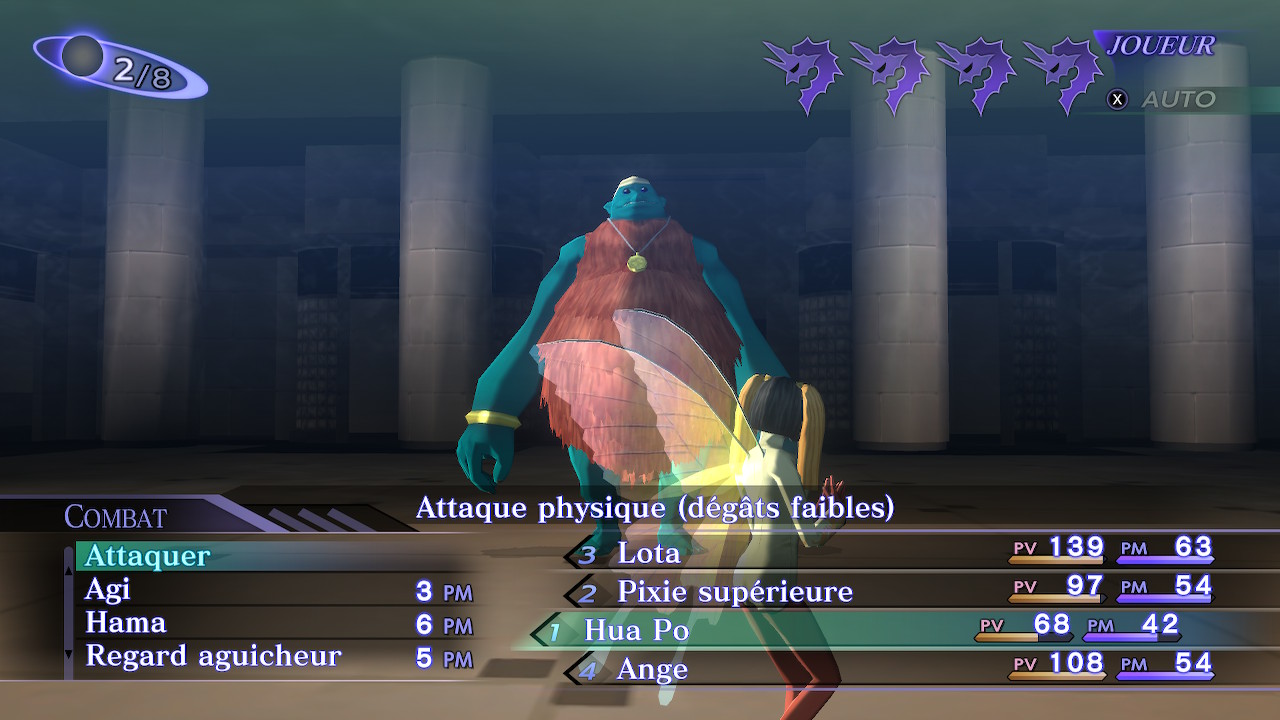
Task: Choose the Agi skill
Action: 108,589
